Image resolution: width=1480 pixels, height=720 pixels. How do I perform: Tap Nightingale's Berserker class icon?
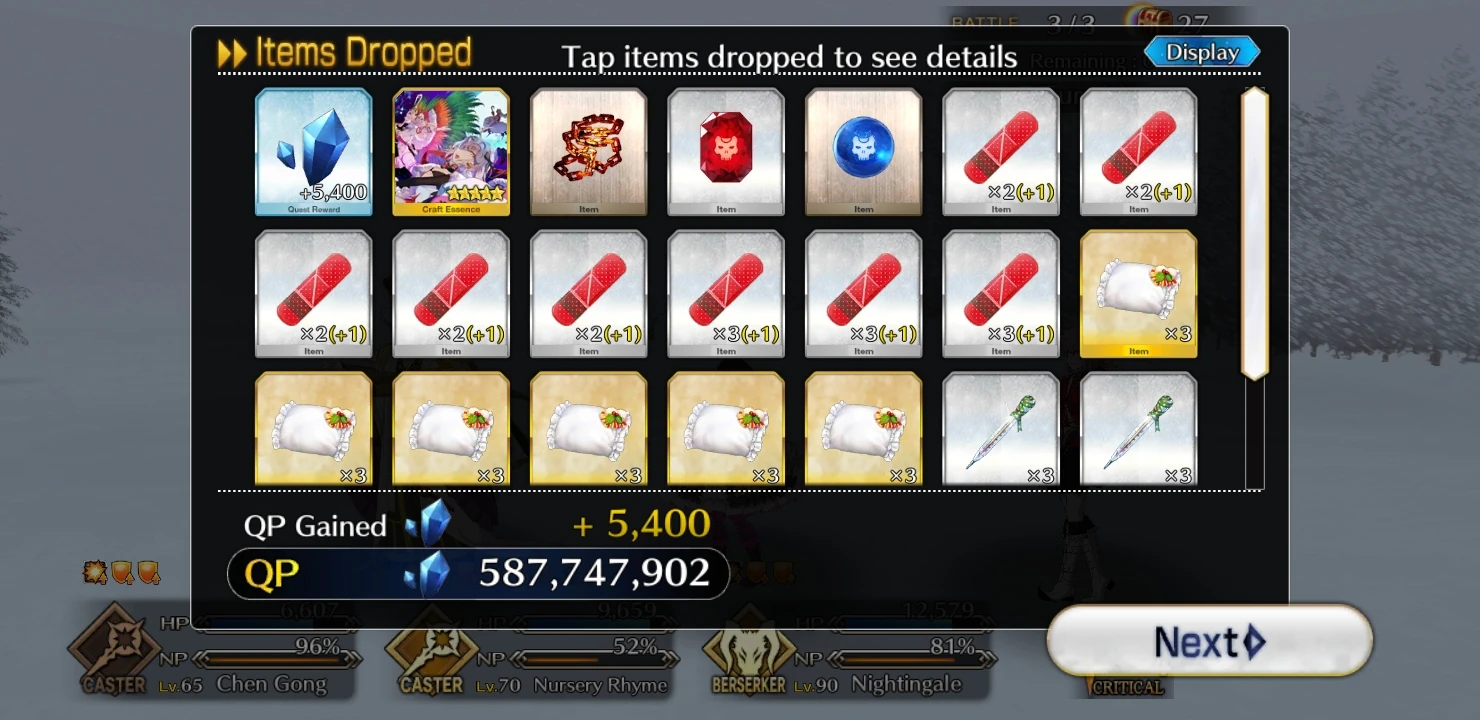[x=747, y=652]
